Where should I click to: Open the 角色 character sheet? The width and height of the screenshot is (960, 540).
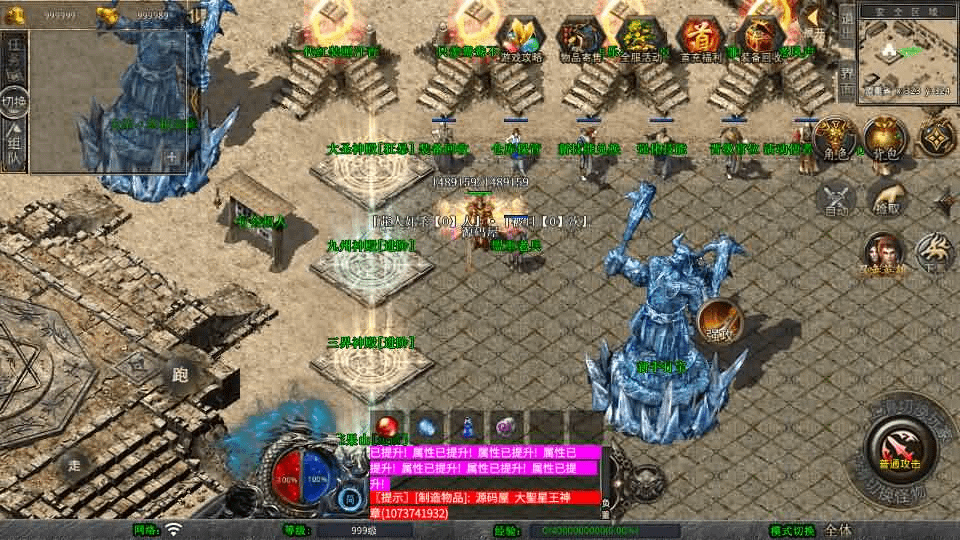pos(835,139)
